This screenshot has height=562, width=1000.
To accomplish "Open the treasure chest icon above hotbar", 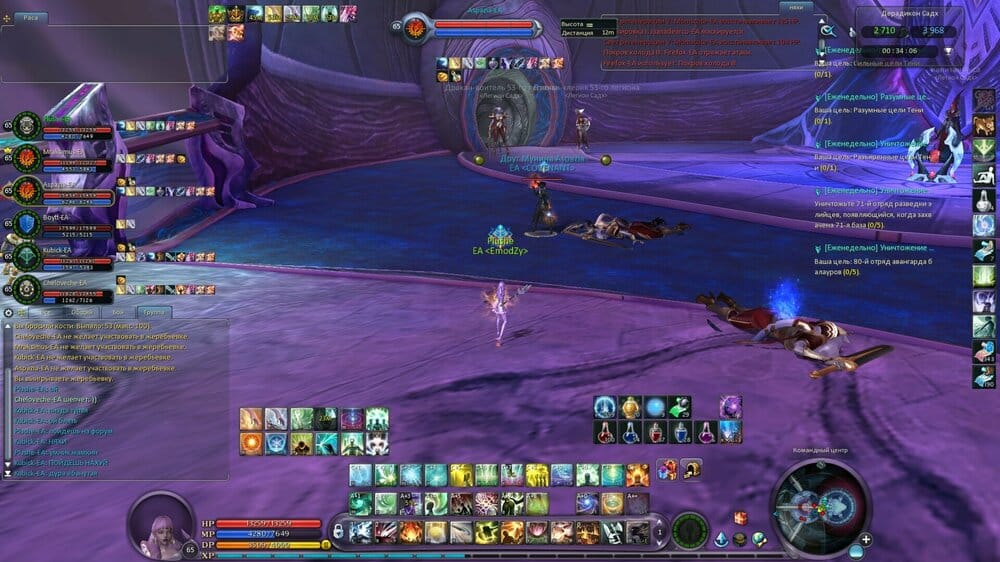I will point(691,468).
